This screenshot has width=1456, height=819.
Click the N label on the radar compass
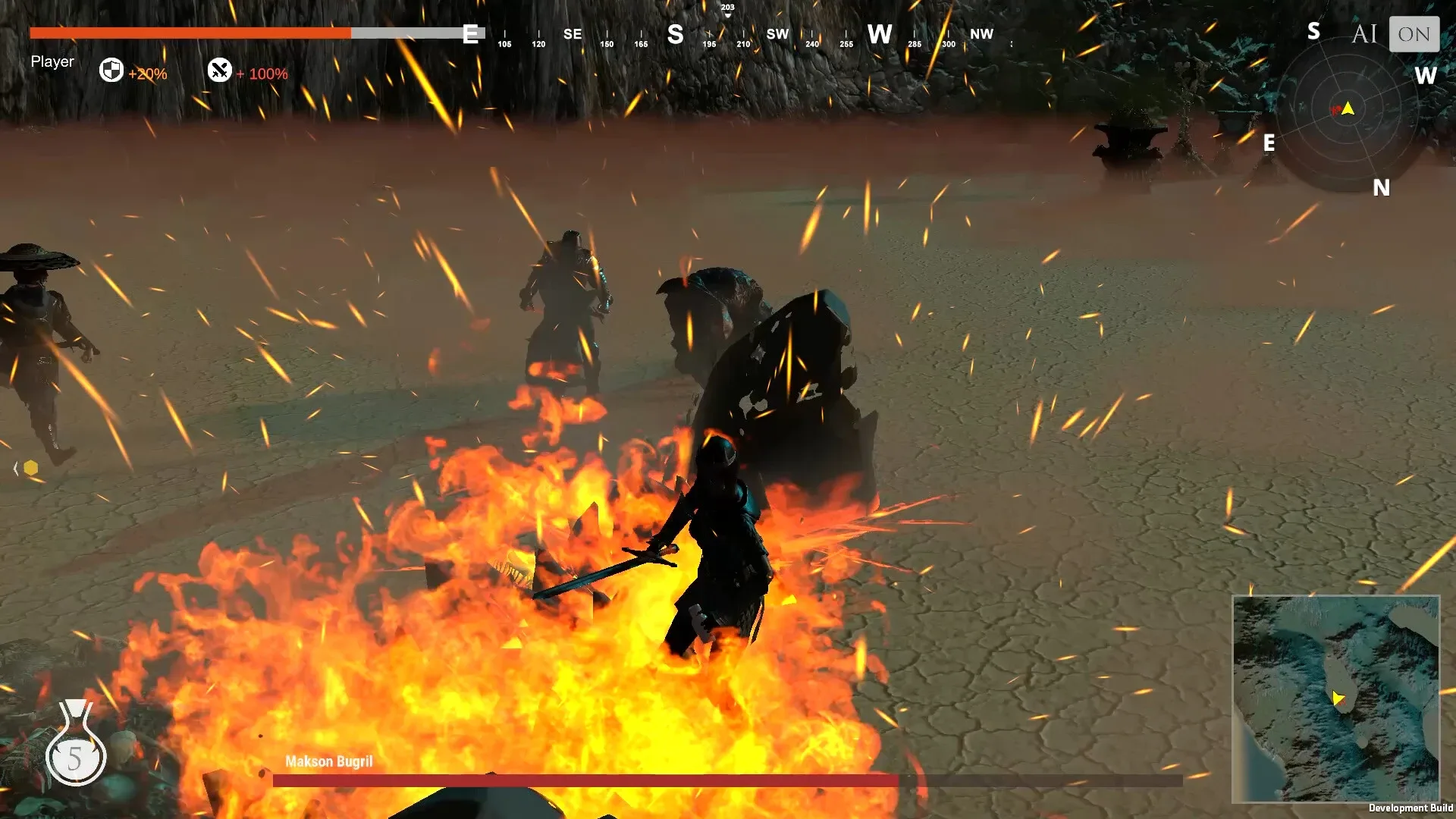tap(1382, 188)
